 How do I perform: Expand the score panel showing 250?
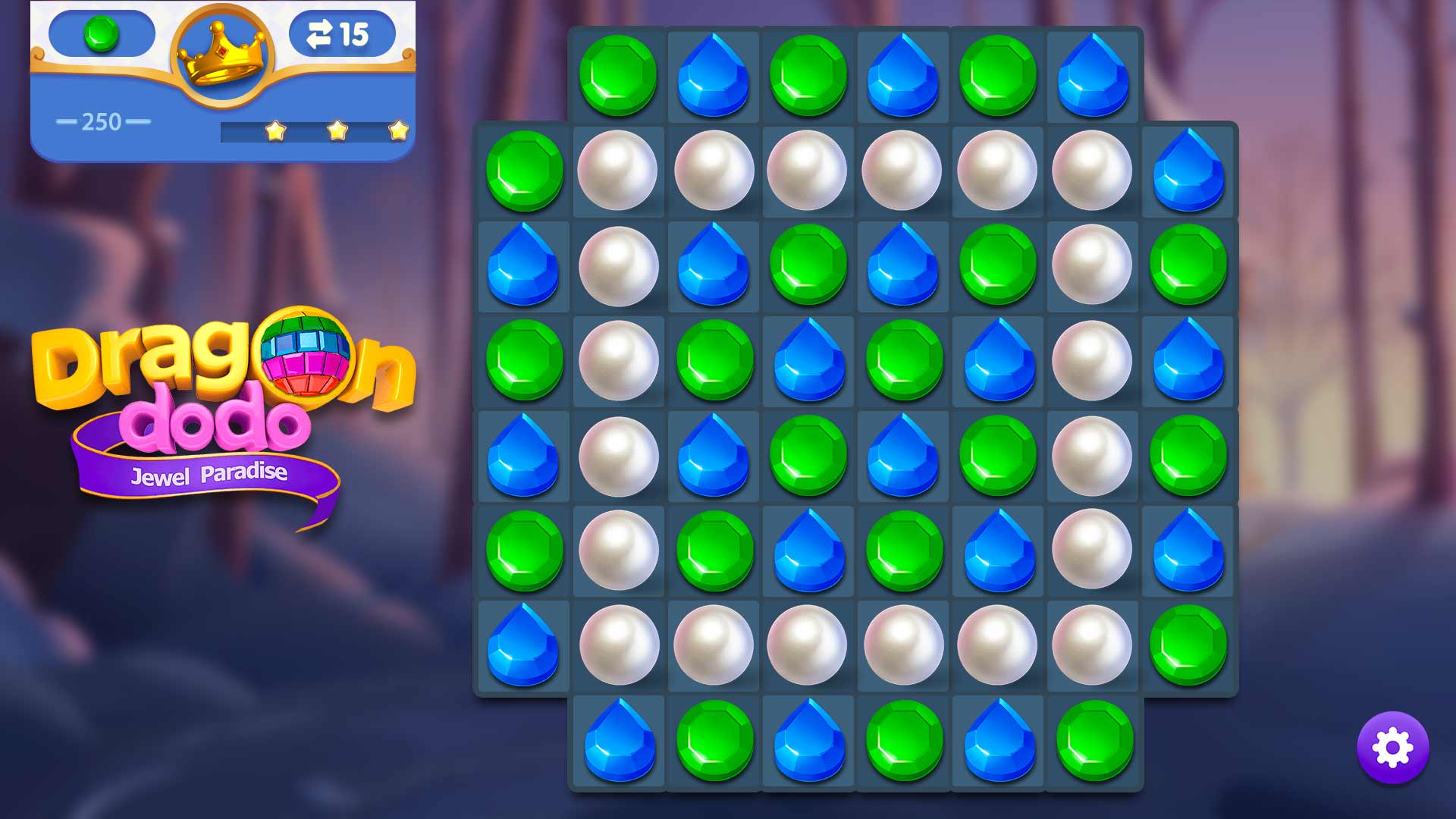(x=105, y=121)
